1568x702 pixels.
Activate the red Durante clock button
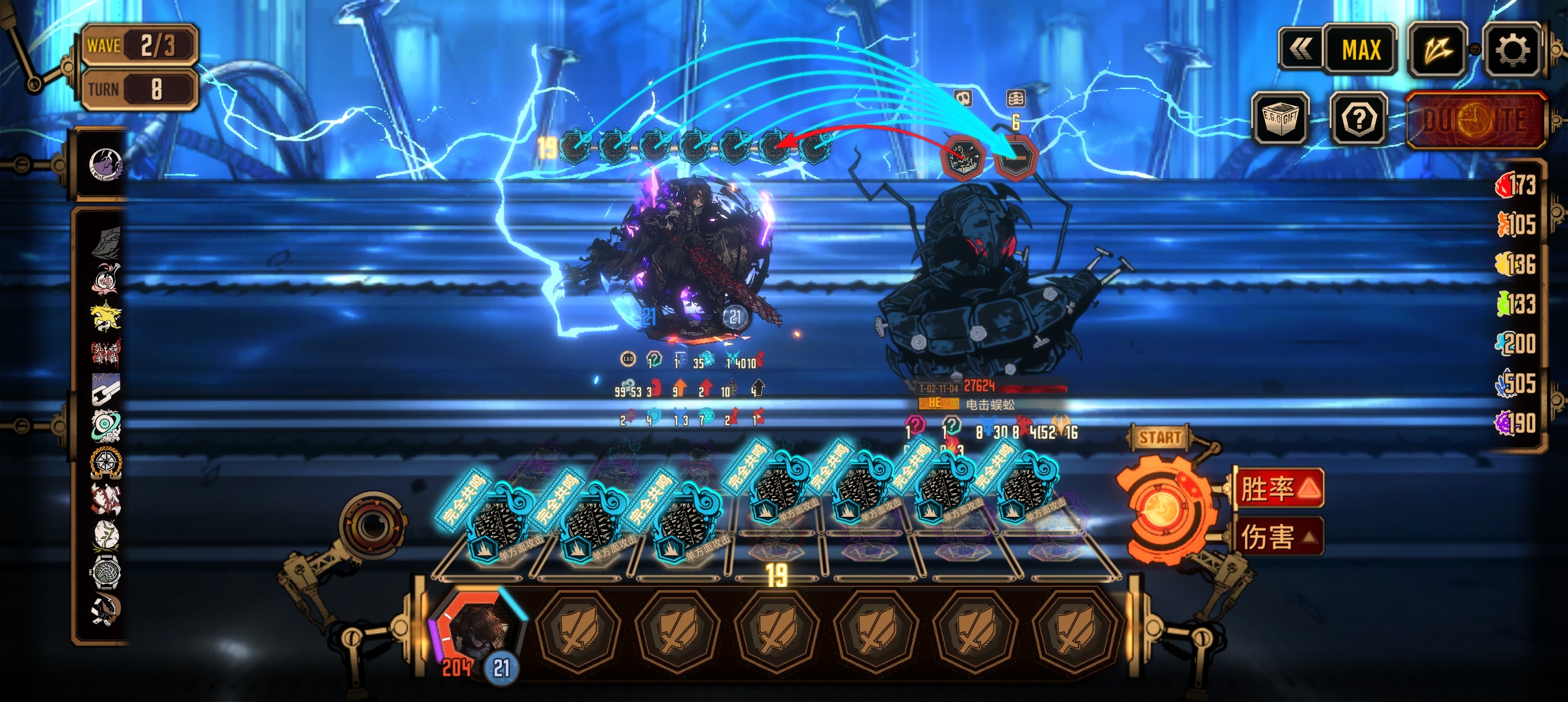coord(1476,120)
